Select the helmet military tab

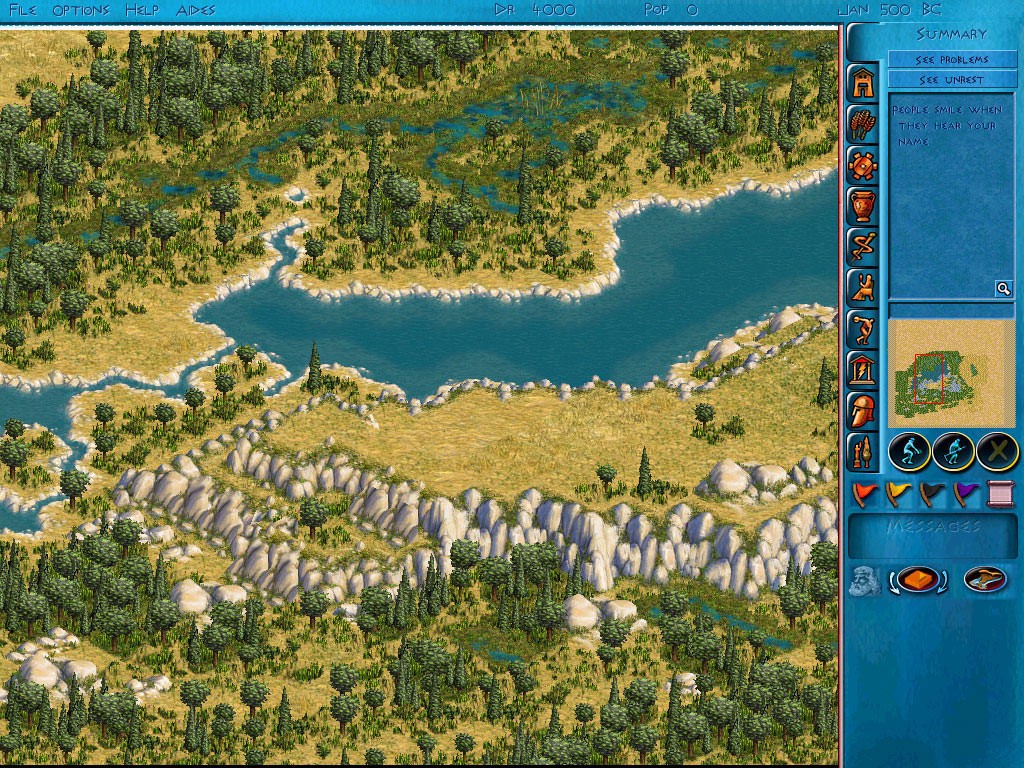click(x=863, y=410)
